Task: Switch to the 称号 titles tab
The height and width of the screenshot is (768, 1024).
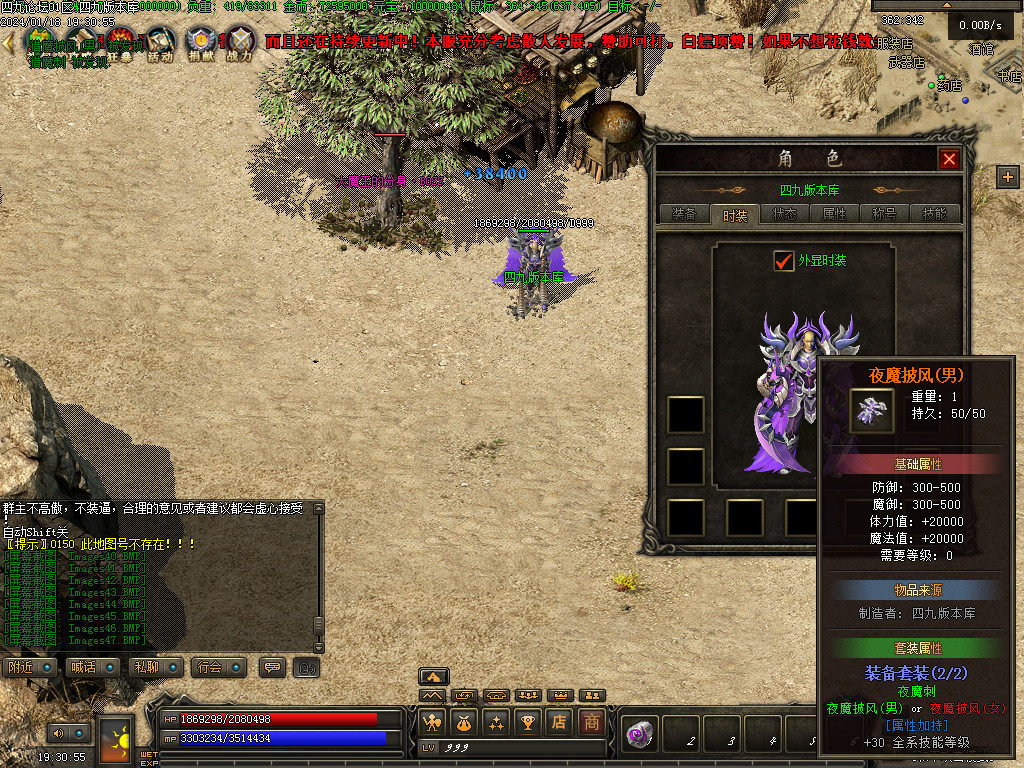Action: (x=885, y=214)
